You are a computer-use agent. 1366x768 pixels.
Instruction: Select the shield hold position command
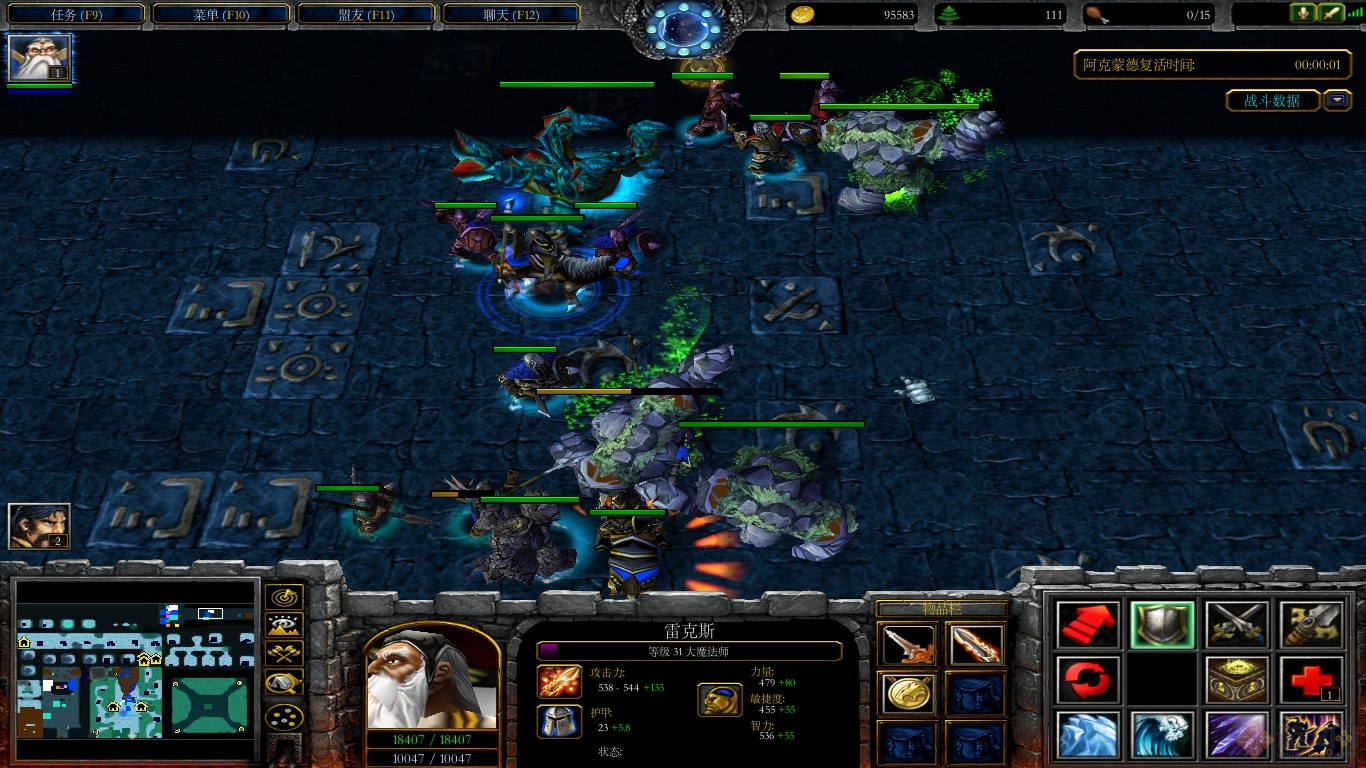tap(1162, 624)
